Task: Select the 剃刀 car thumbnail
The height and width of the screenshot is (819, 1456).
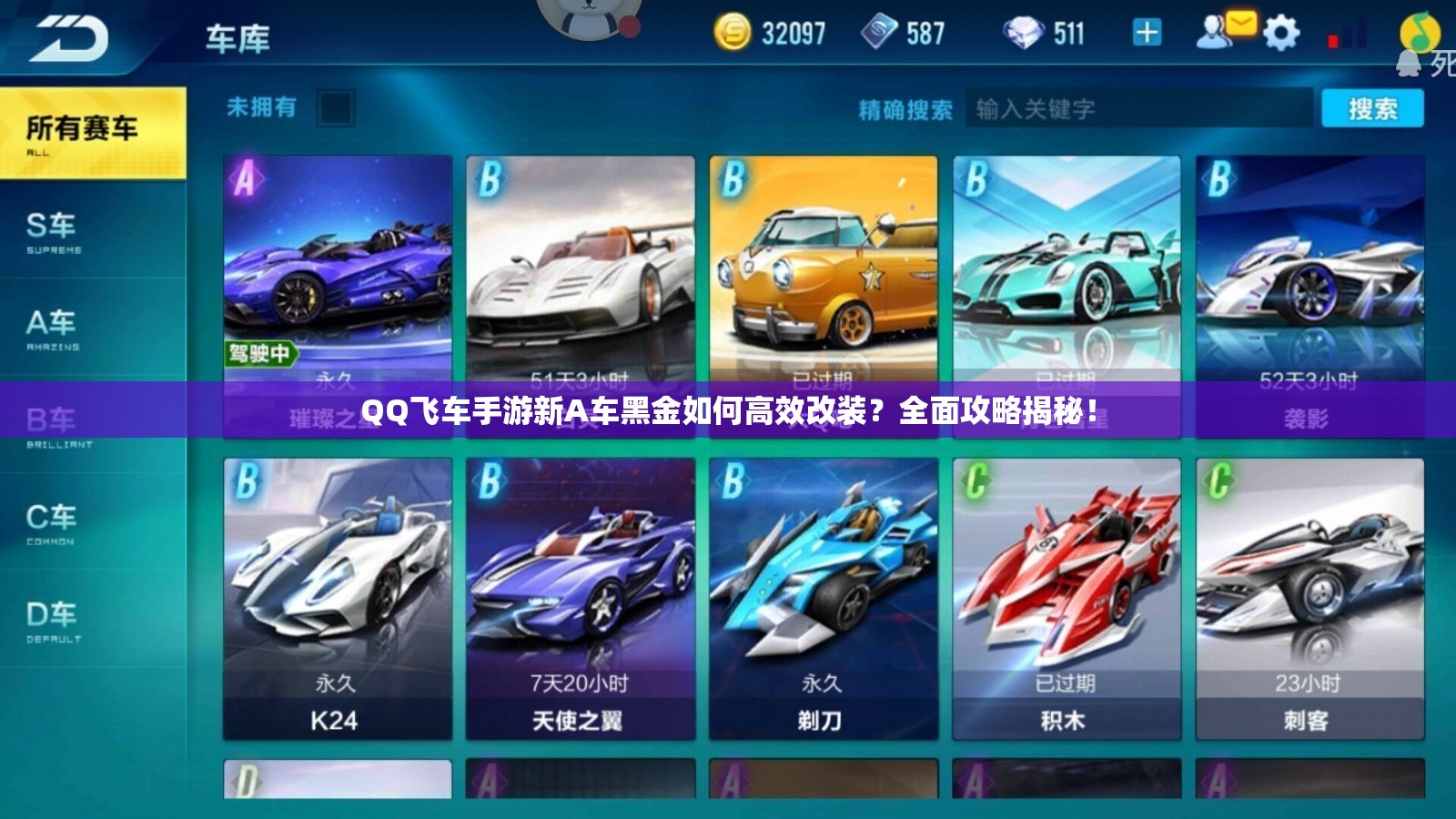Action: coord(824,591)
